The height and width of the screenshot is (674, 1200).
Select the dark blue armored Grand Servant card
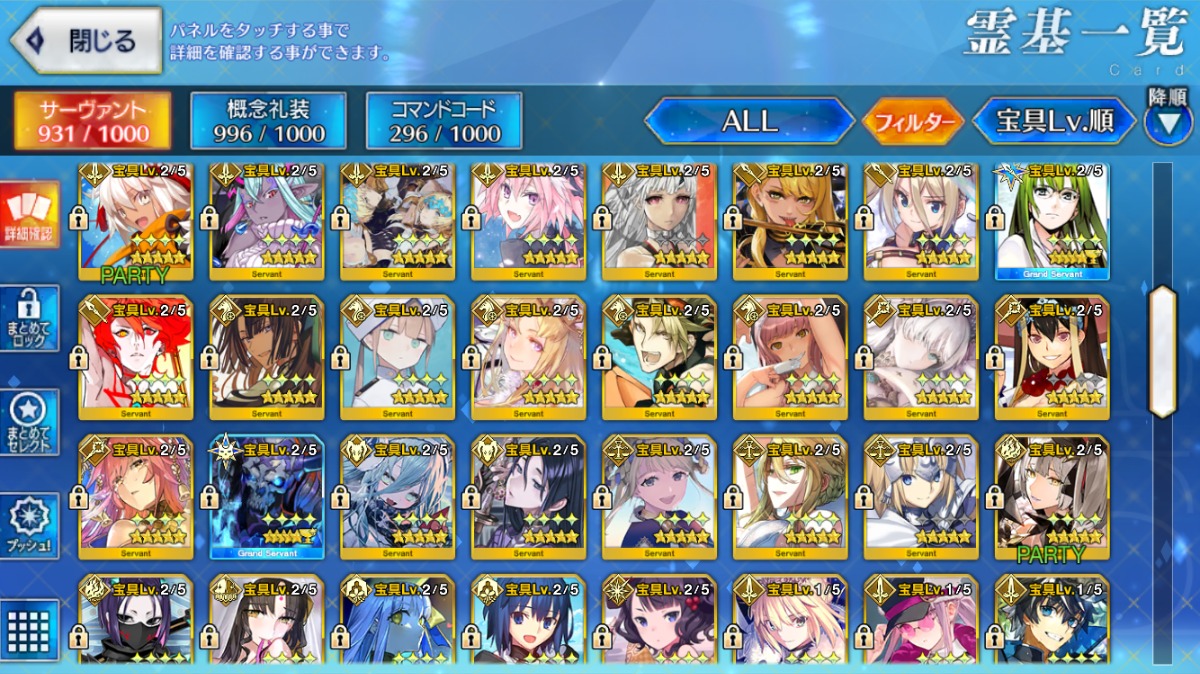267,496
